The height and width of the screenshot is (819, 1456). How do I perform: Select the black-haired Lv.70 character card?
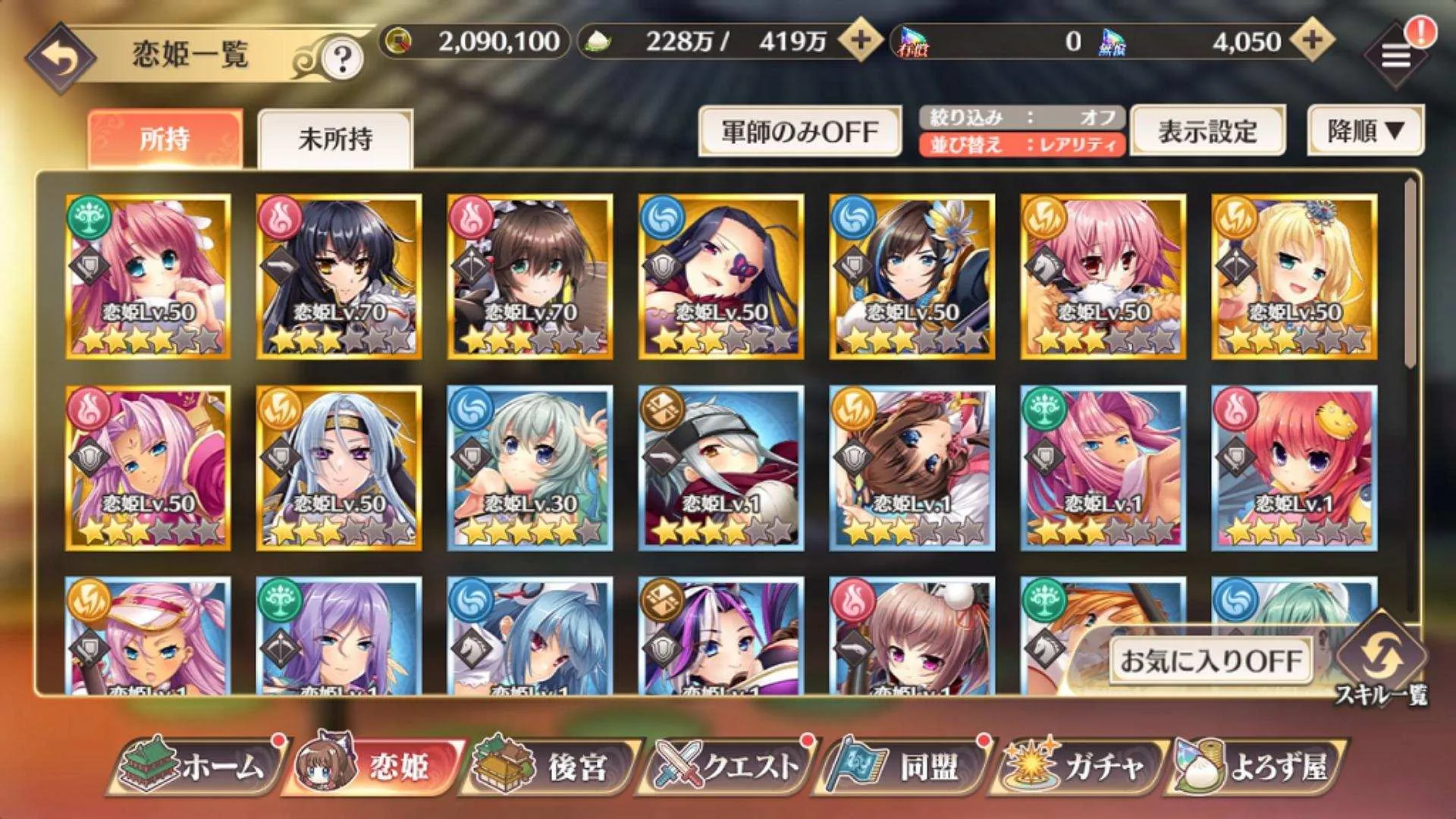[x=339, y=276]
